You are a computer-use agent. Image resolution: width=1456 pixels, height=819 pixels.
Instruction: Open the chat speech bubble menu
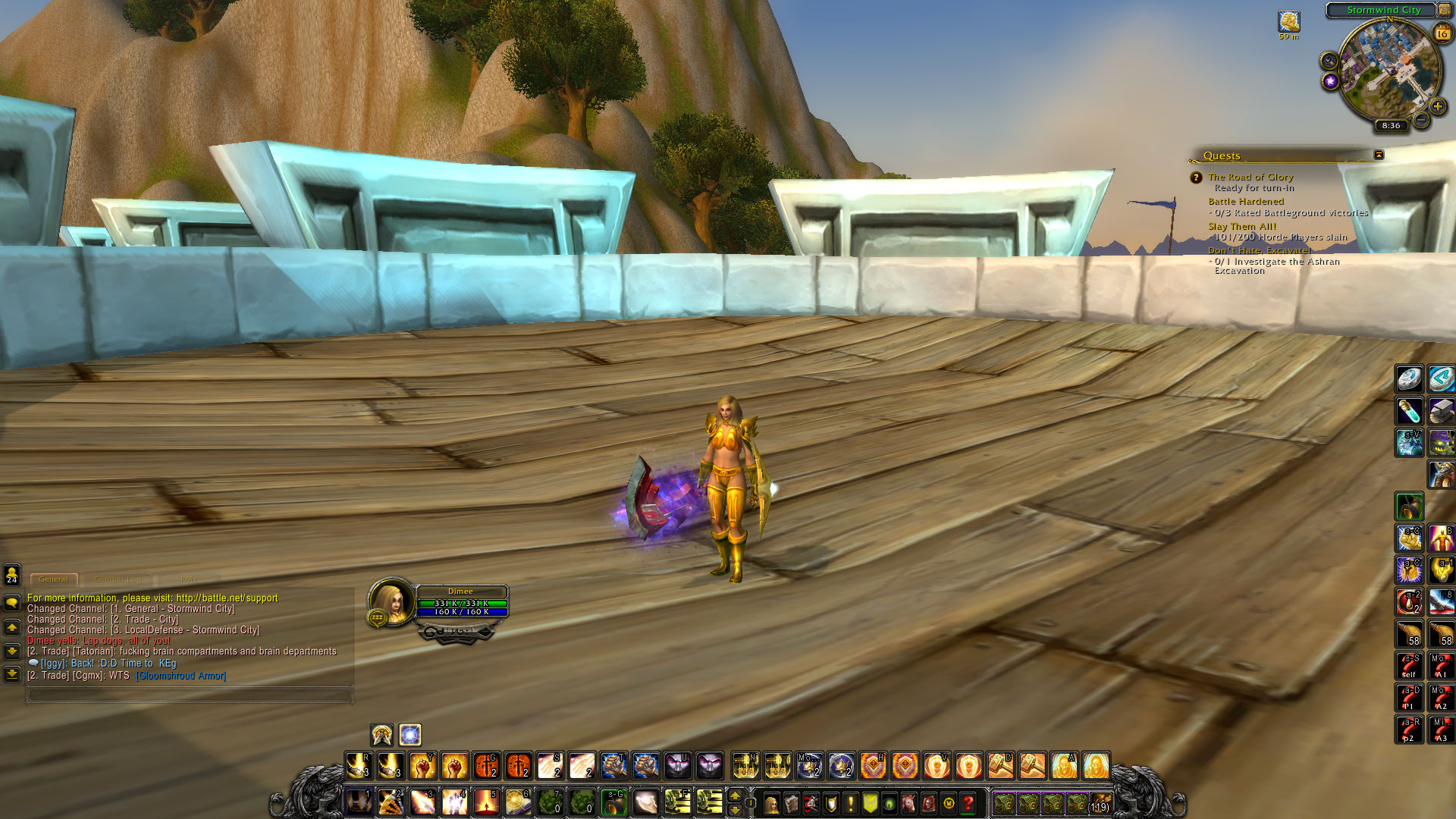click(x=12, y=603)
